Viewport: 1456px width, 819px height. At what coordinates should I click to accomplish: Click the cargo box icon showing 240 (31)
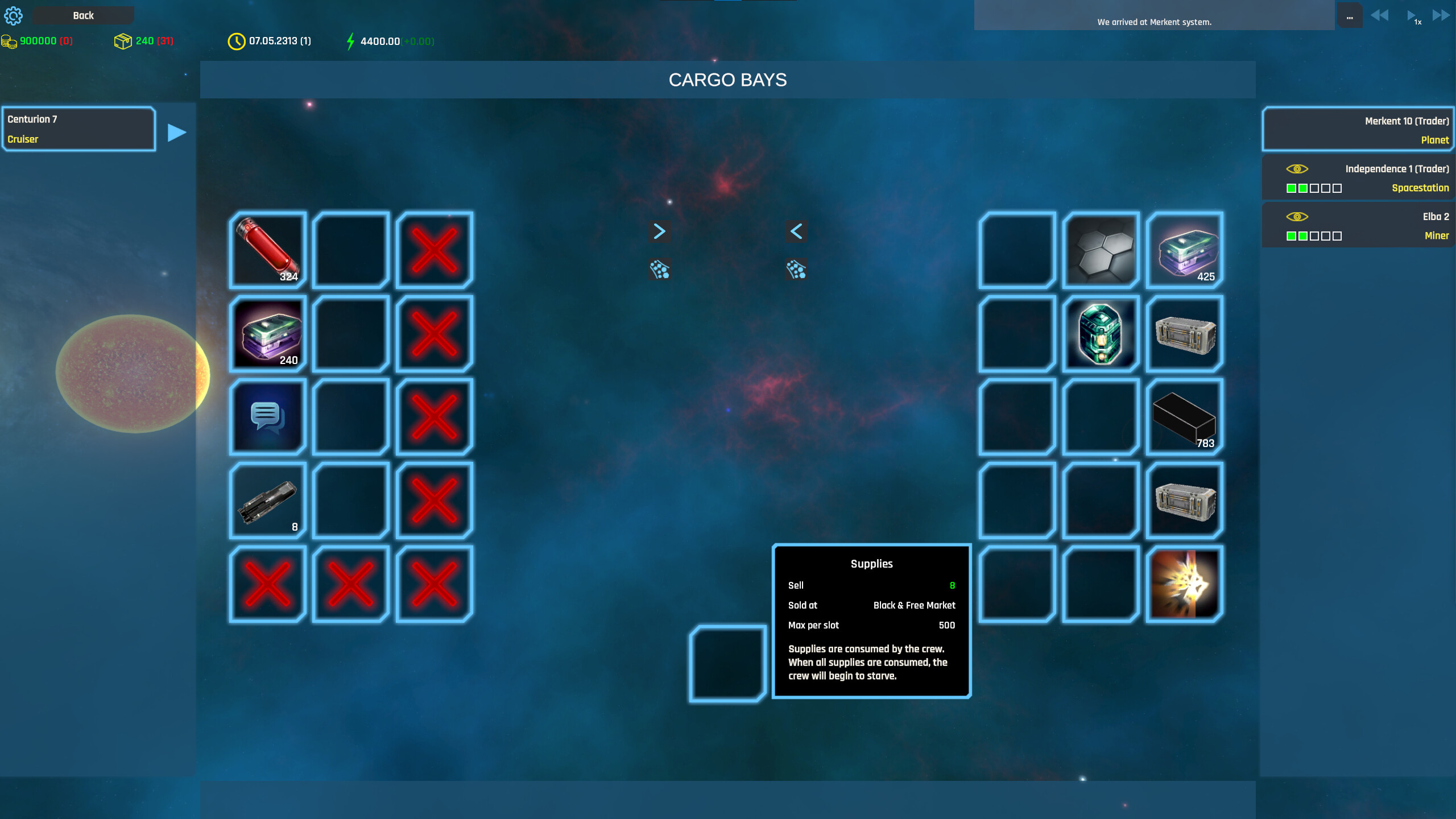124,40
